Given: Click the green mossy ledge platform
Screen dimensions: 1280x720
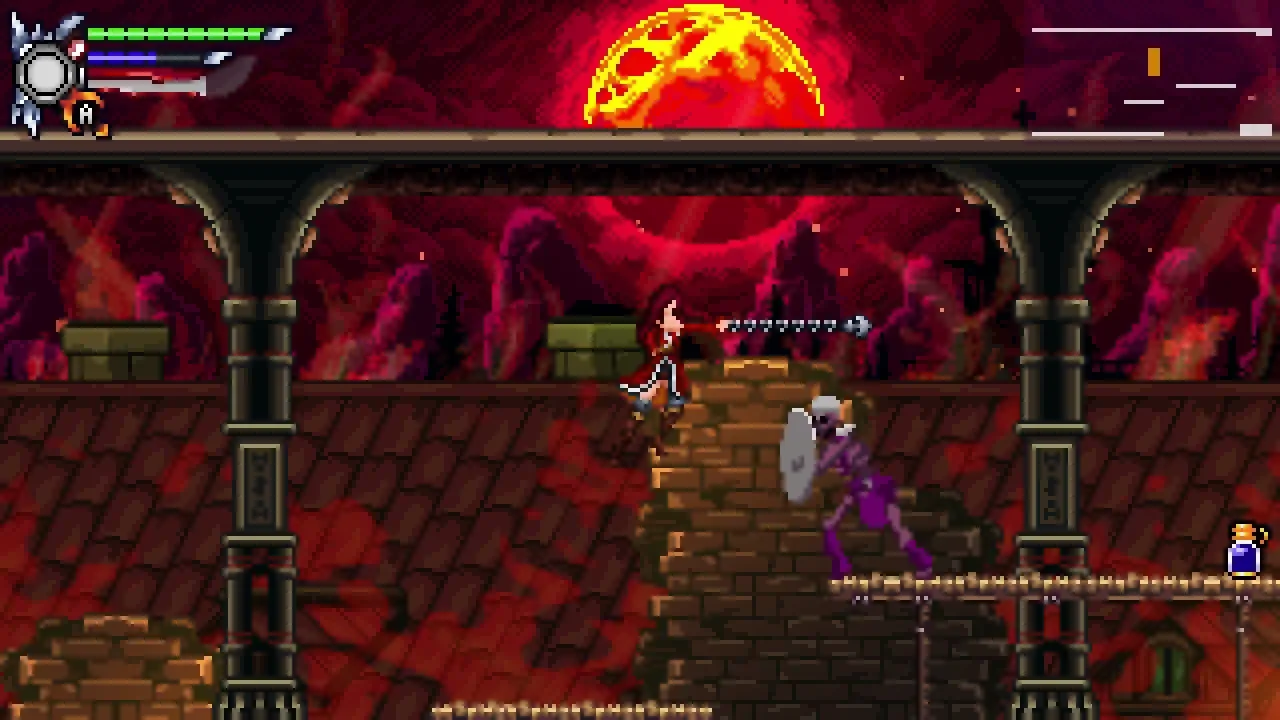Looking at the screenshot, I should pos(590,335).
